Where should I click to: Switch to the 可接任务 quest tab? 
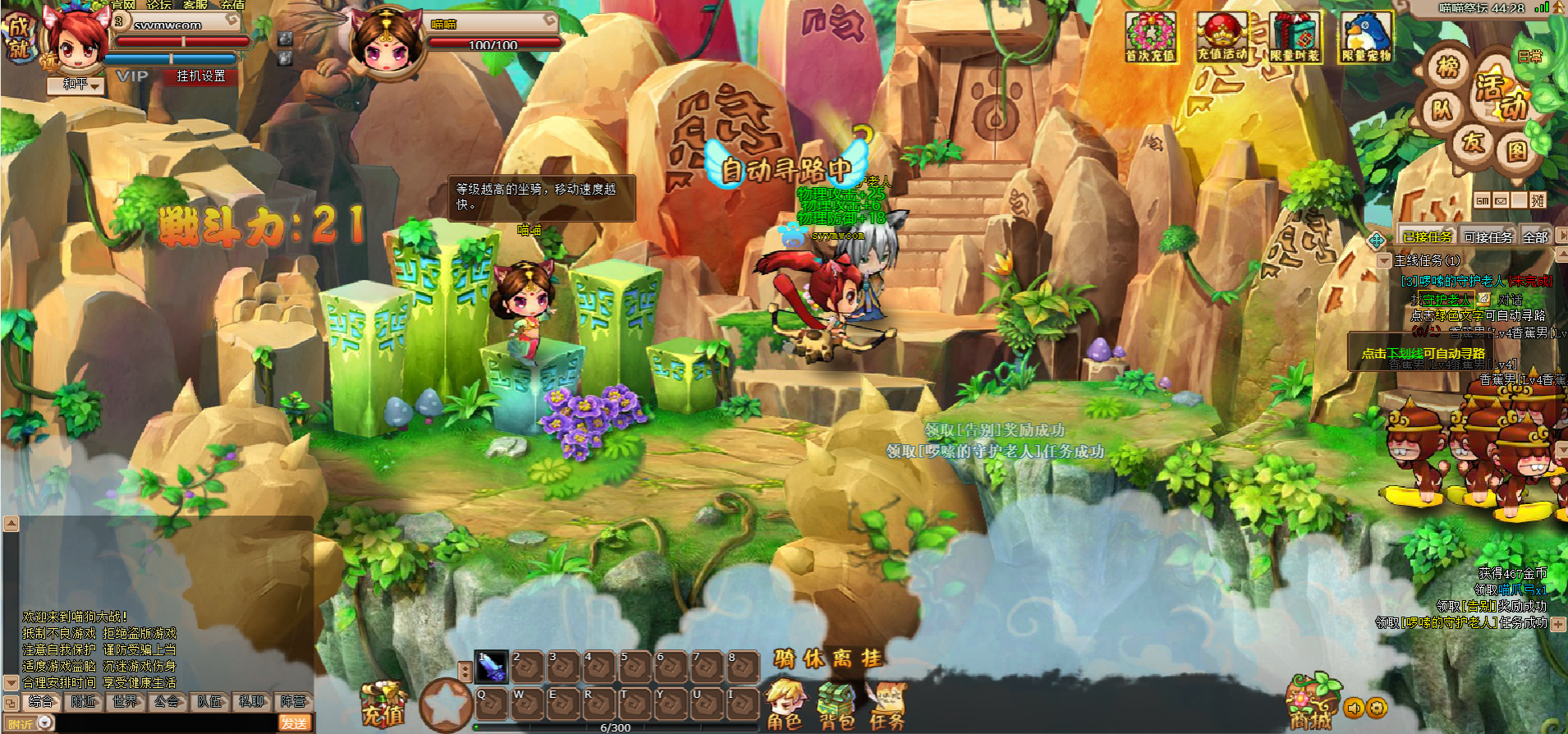(x=1488, y=237)
